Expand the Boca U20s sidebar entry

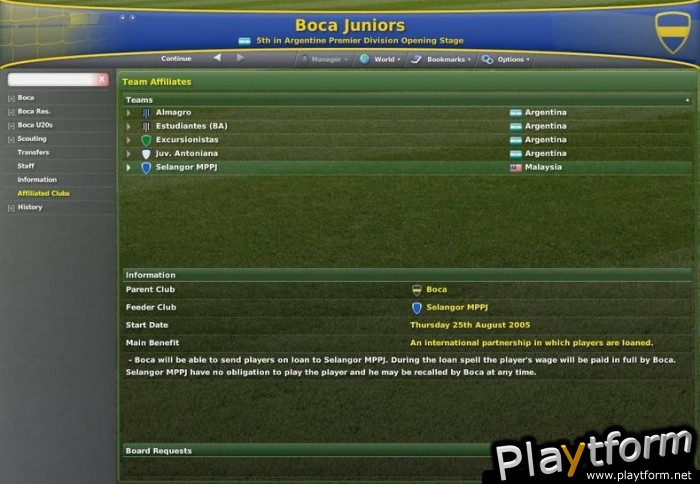point(35,125)
